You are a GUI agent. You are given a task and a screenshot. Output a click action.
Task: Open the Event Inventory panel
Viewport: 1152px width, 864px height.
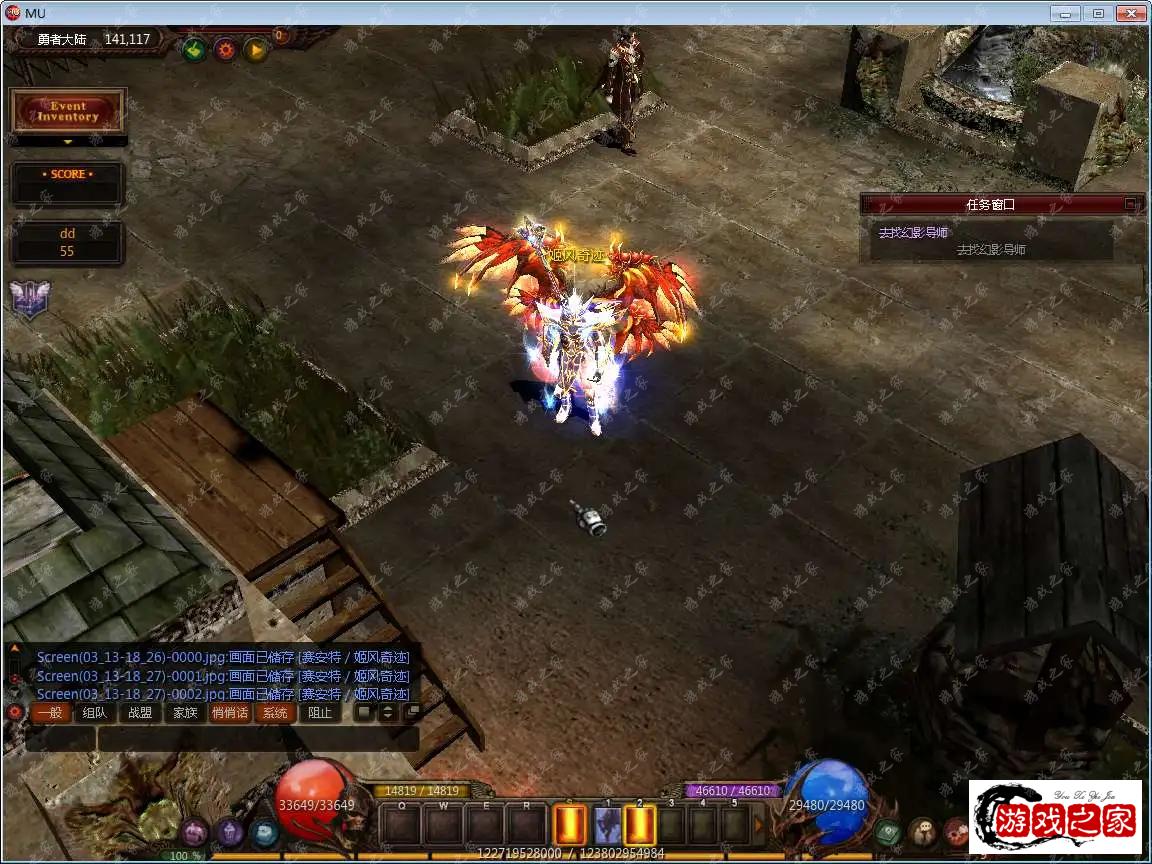click(68, 110)
